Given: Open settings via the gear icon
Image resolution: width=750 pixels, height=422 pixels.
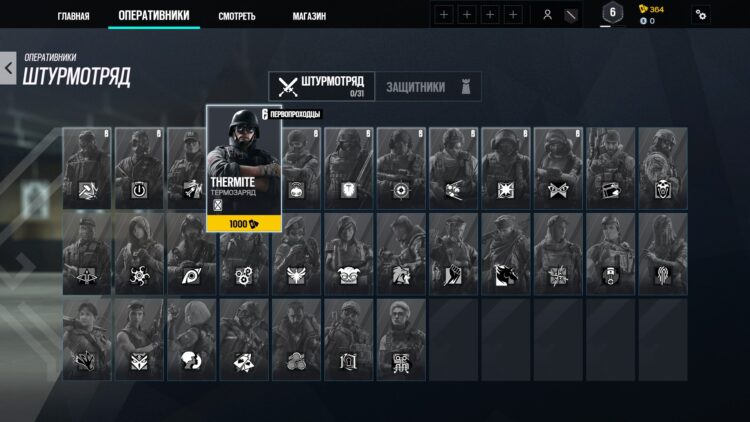Looking at the screenshot, I should [701, 15].
